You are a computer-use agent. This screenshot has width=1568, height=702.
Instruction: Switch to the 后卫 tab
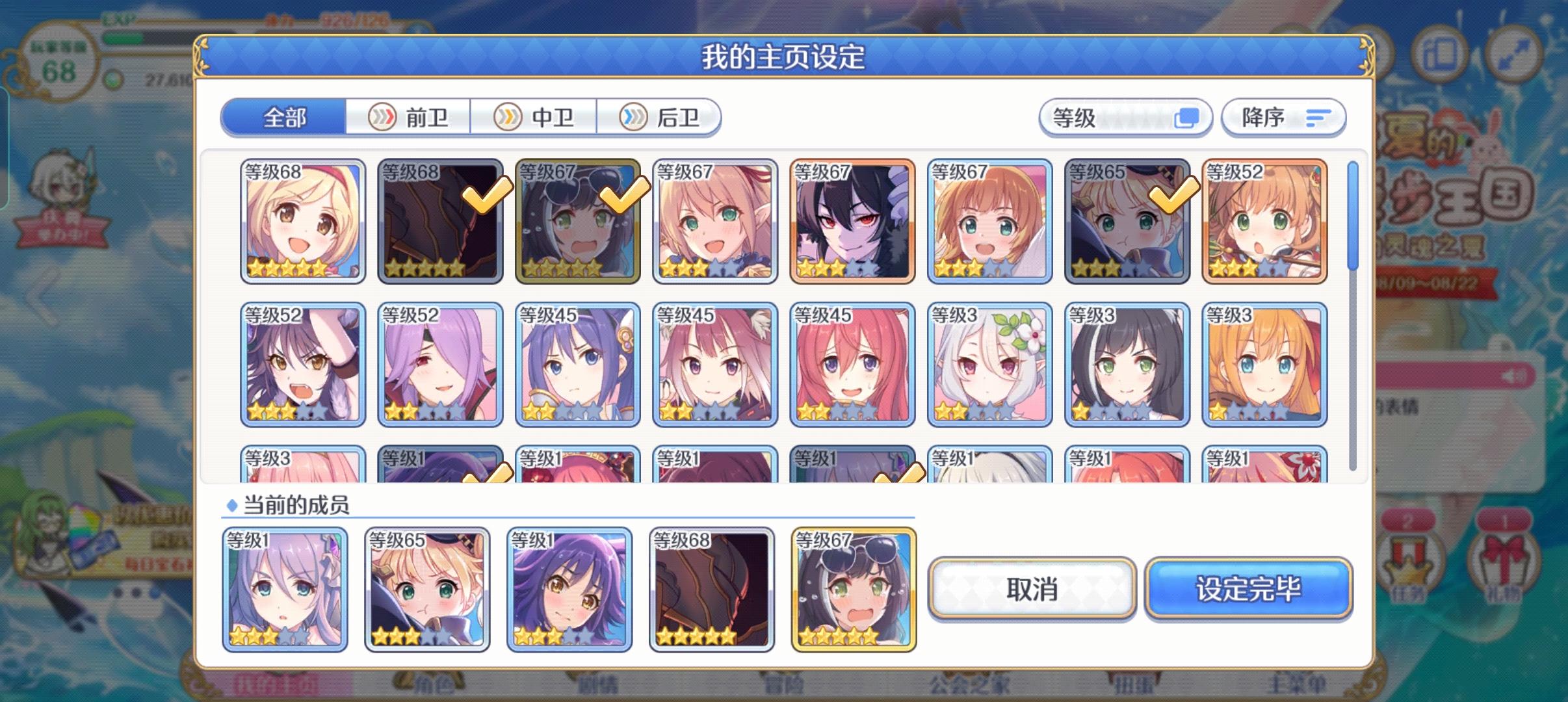point(661,118)
